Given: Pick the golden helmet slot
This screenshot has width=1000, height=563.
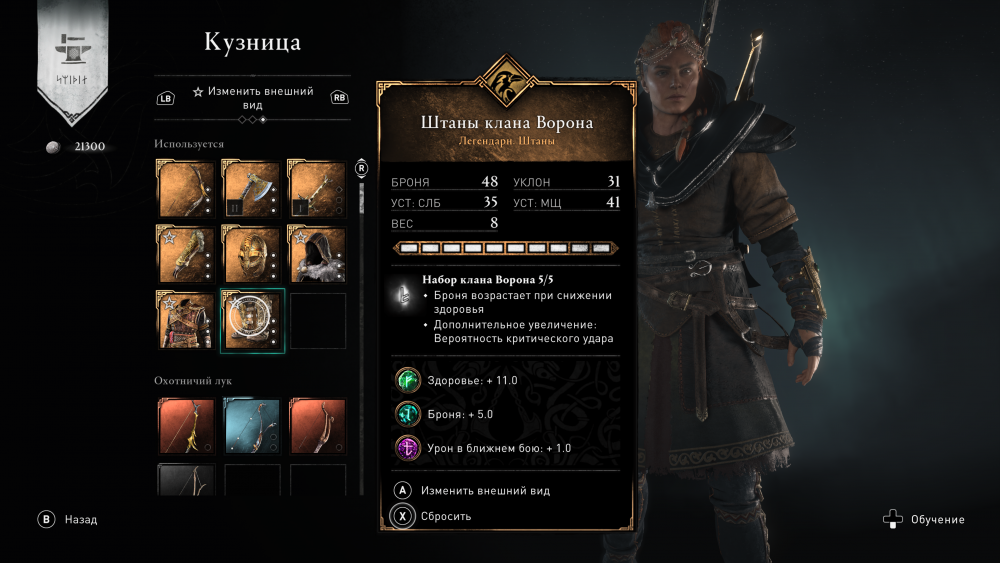Looking at the screenshot, I should pos(252,253).
